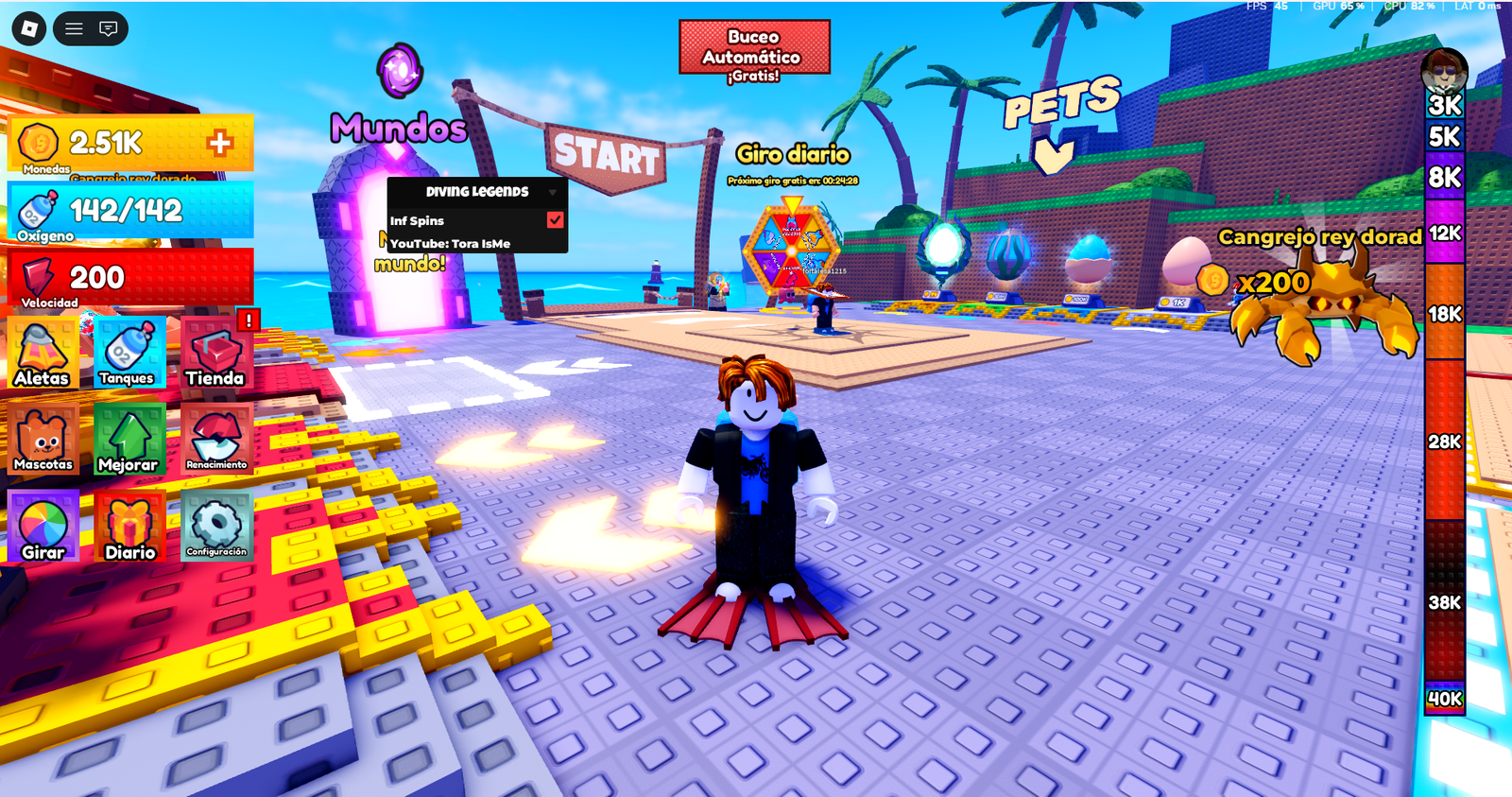Uncheck the Inf Spins checkbox
The height and width of the screenshot is (797, 1512).
coord(554,218)
